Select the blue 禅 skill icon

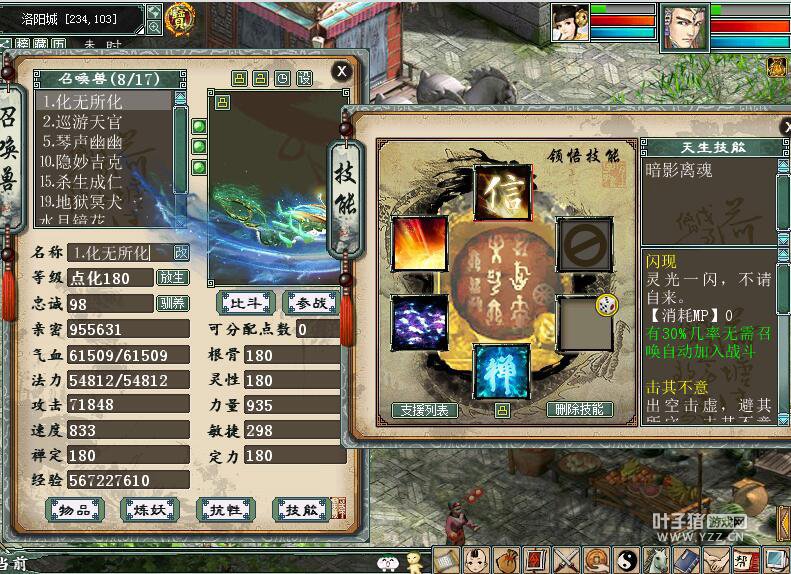pyautogui.click(x=501, y=371)
